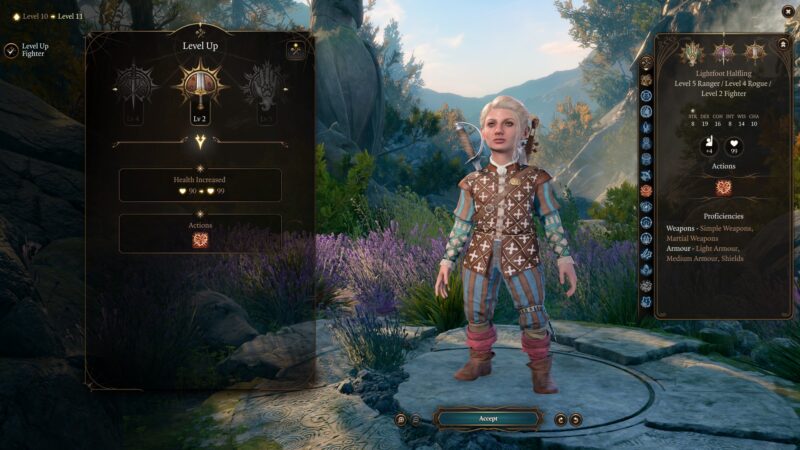Click the Level Up Fighter checkmark entry

10,50
